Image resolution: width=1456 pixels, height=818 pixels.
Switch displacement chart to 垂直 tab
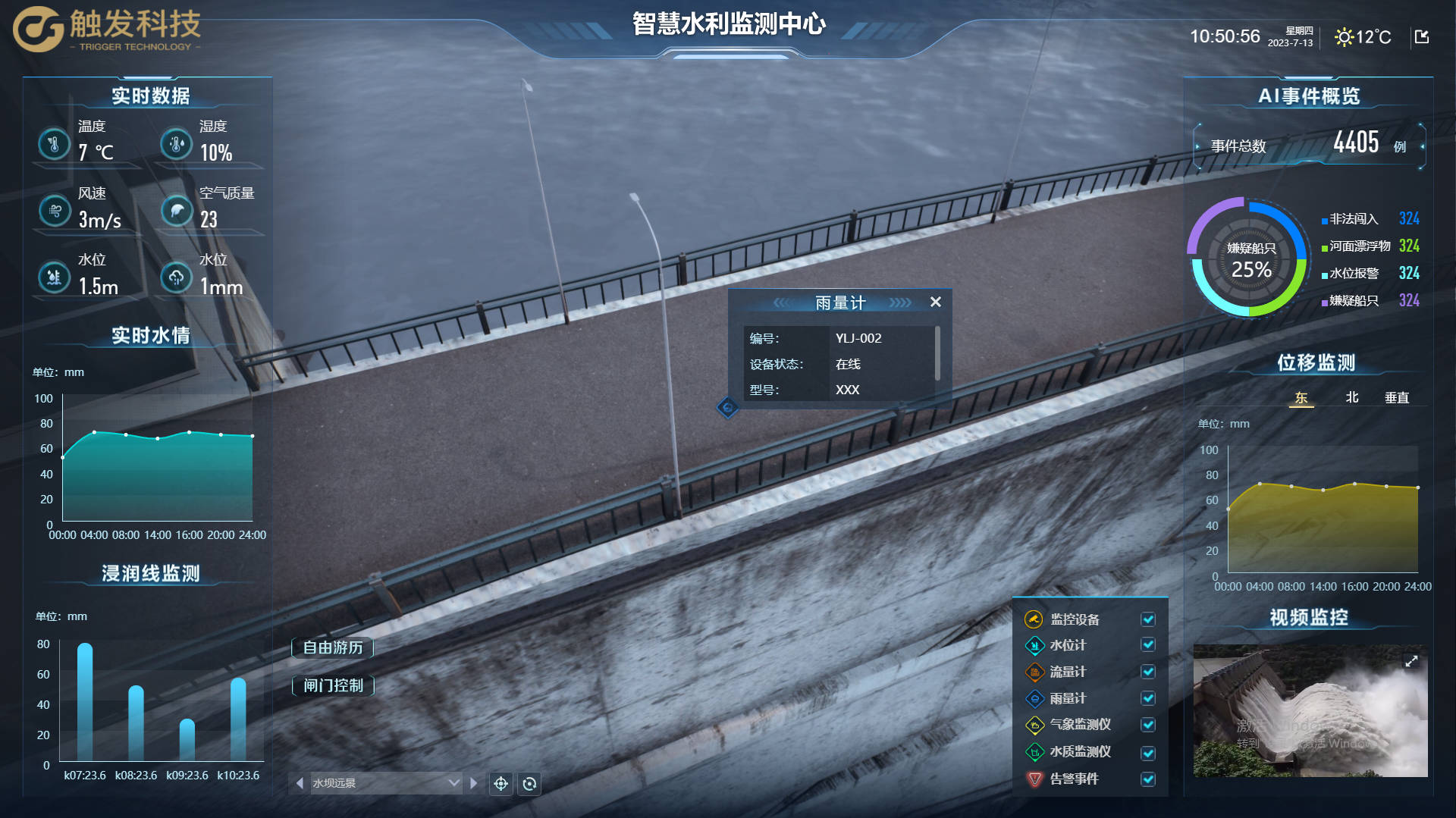tap(1396, 397)
